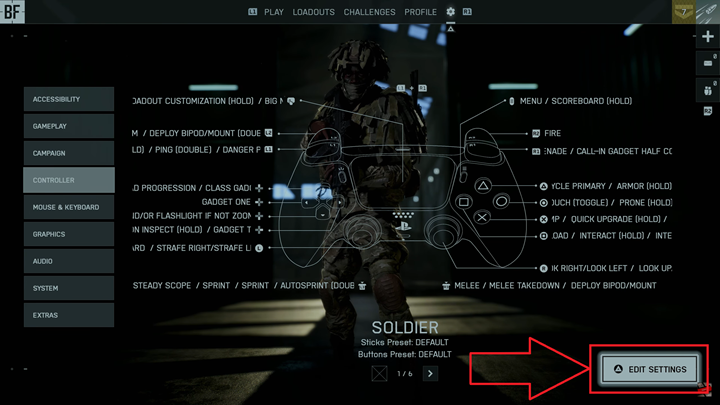The width and height of the screenshot is (720, 405).
Task: Open the Loadouts tab
Action: (x=314, y=12)
